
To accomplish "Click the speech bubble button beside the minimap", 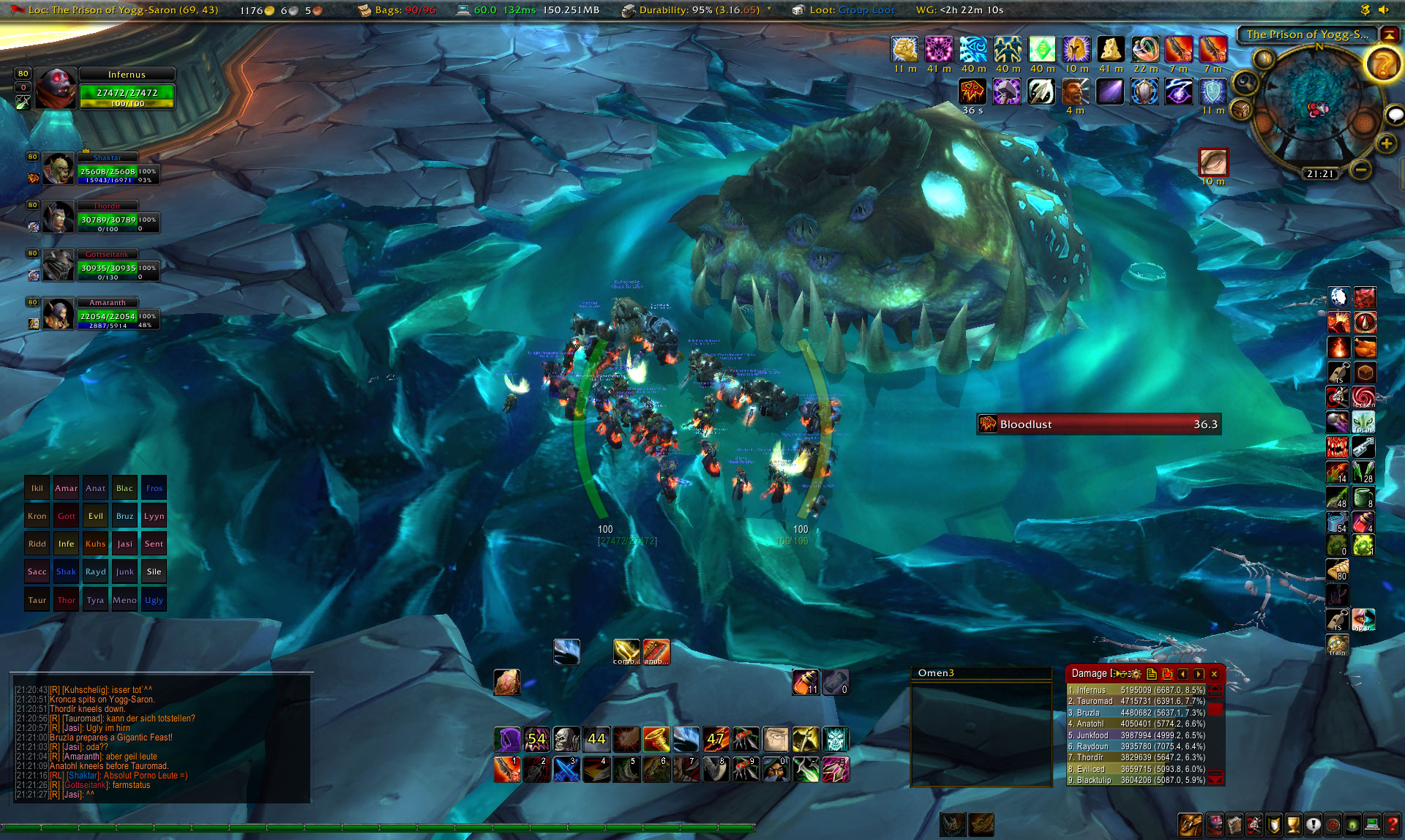I will pos(1395,115).
